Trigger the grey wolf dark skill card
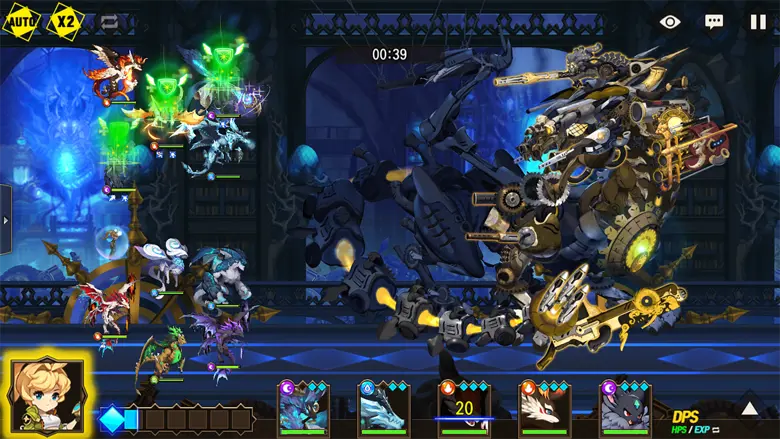 pyautogui.click(x=625, y=407)
